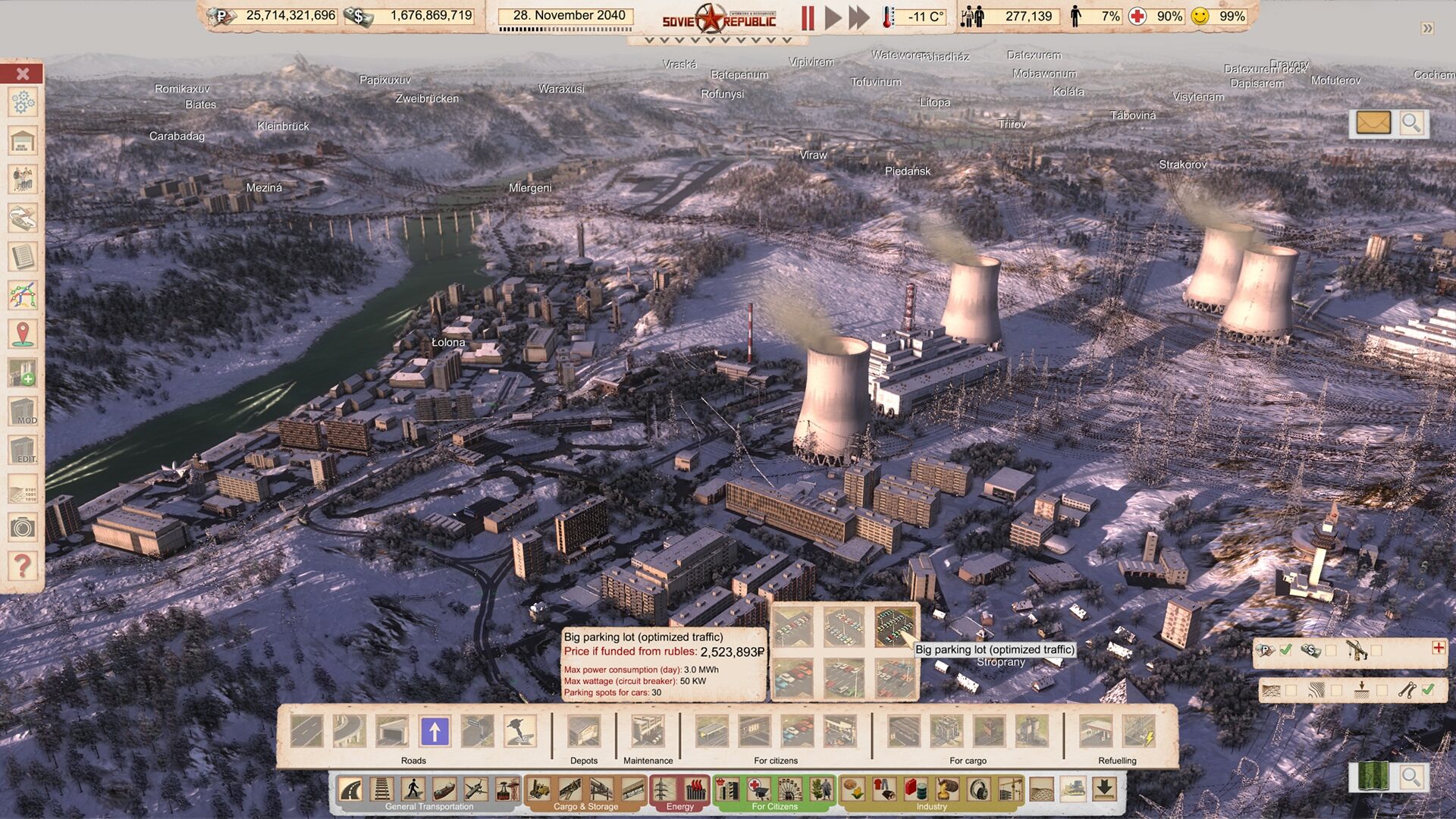Open the red map pin marker tool

pyautogui.click(x=23, y=334)
